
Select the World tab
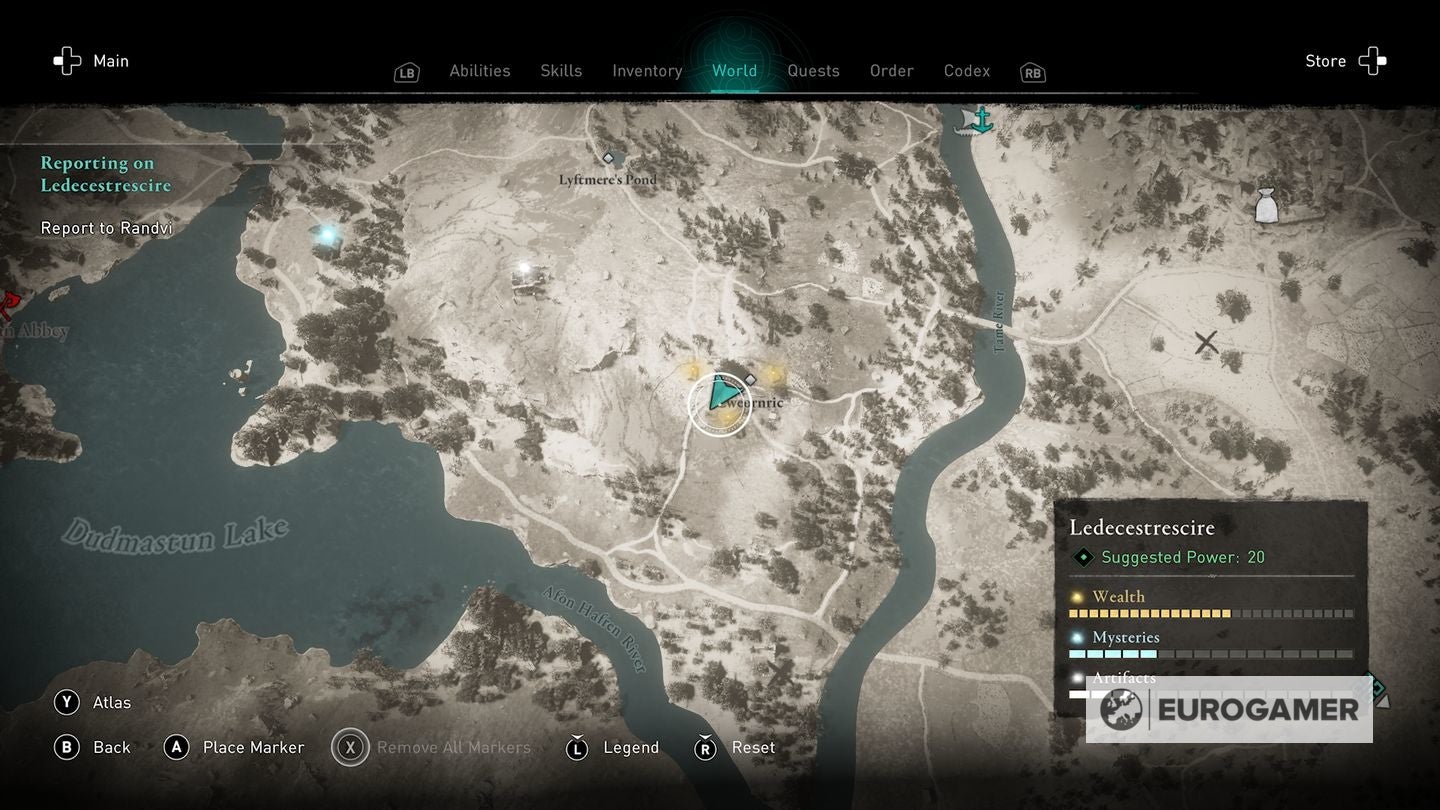(734, 71)
